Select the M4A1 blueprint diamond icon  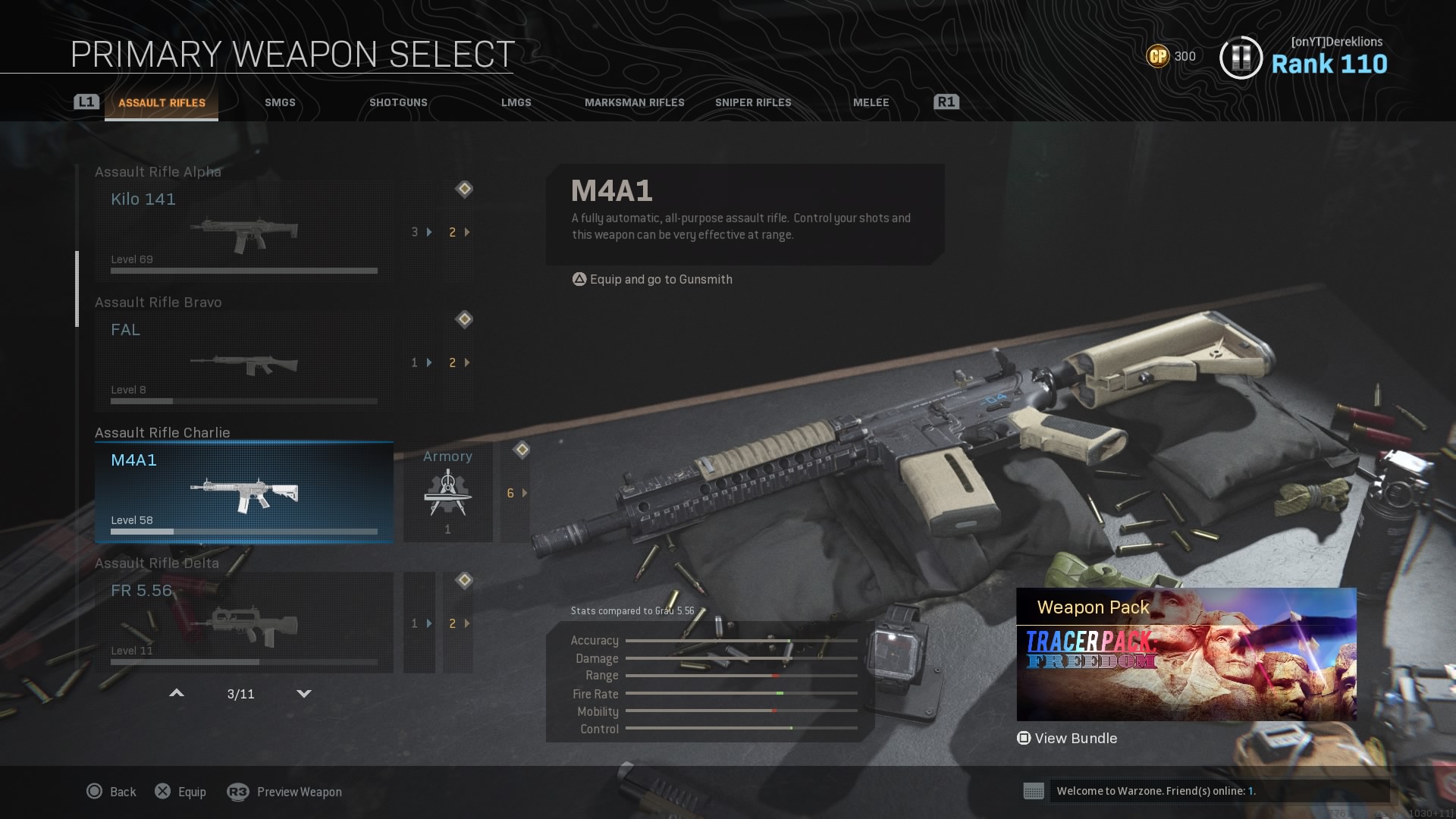point(522,449)
